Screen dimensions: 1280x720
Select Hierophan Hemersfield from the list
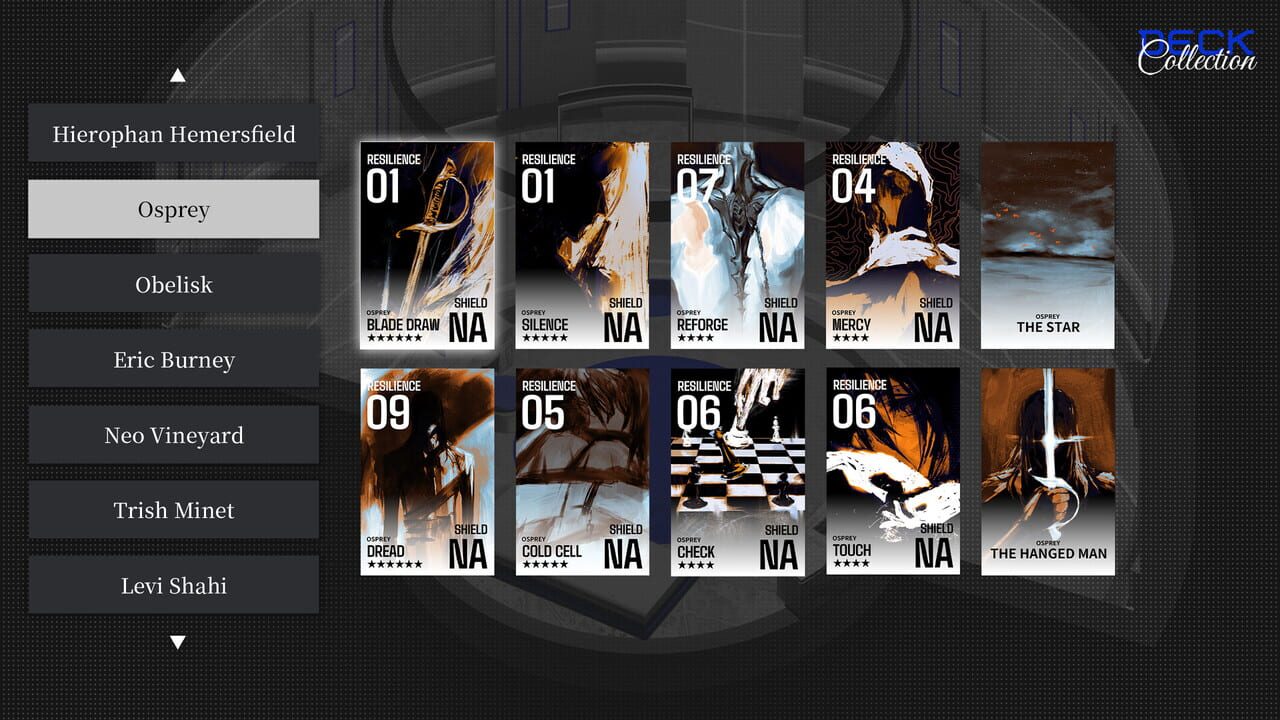[x=173, y=133]
